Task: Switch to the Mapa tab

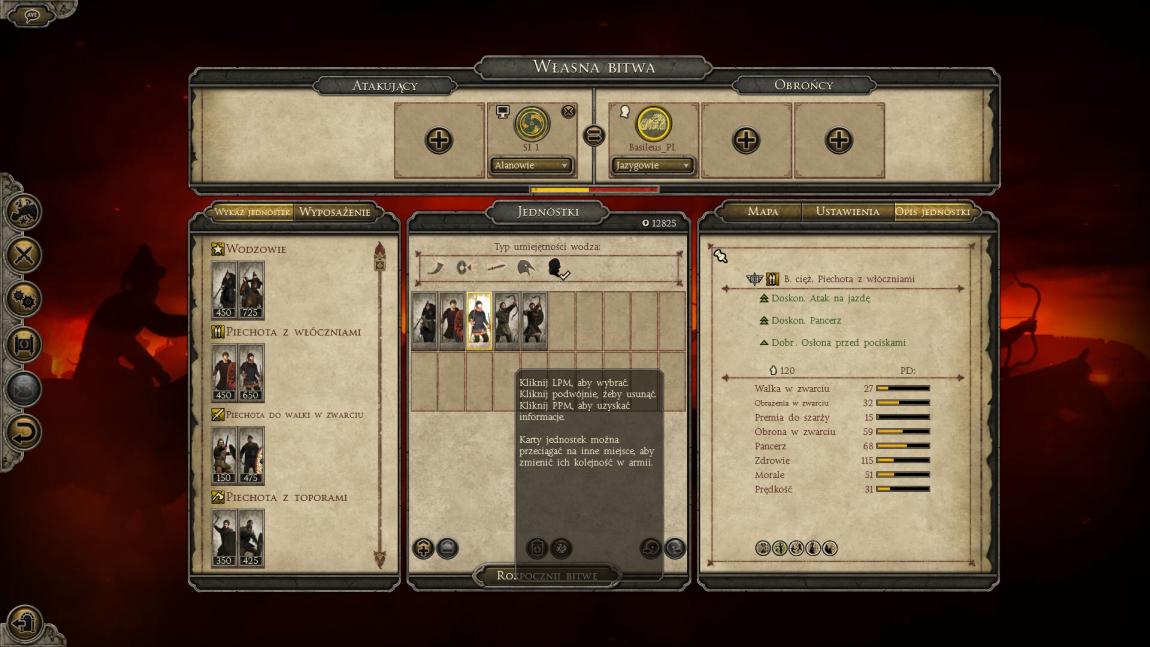Action: 762,211
